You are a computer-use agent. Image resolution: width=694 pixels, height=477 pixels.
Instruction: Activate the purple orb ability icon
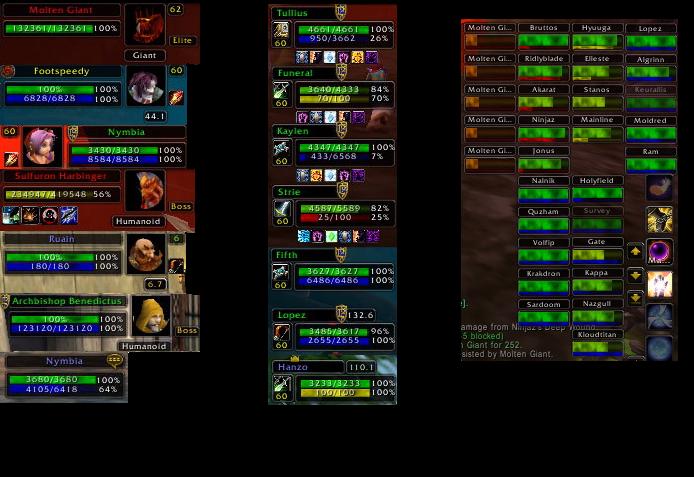click(659, 252)
